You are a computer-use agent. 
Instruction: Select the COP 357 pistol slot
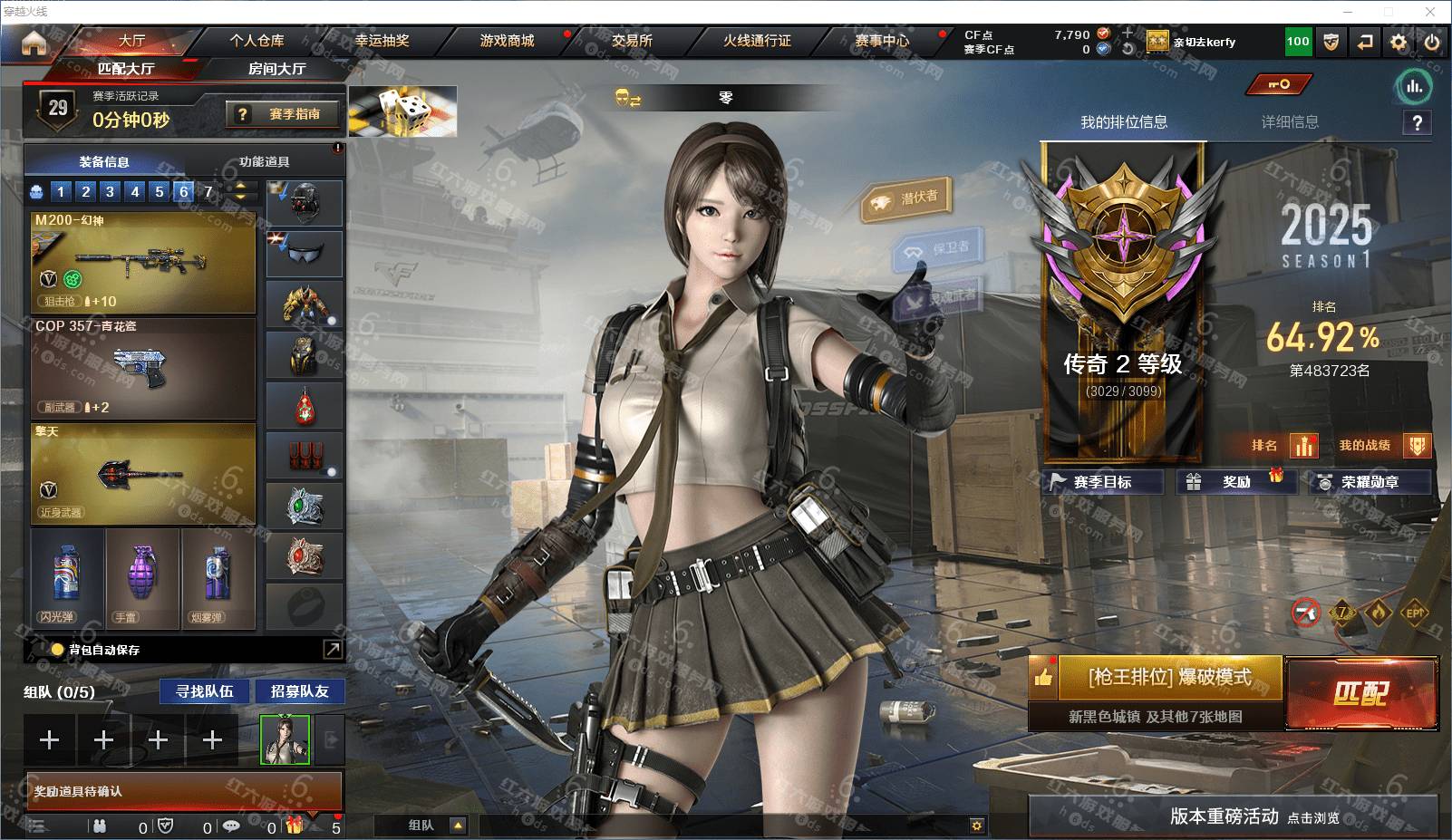pyautogui.click(x=143, y=368)
